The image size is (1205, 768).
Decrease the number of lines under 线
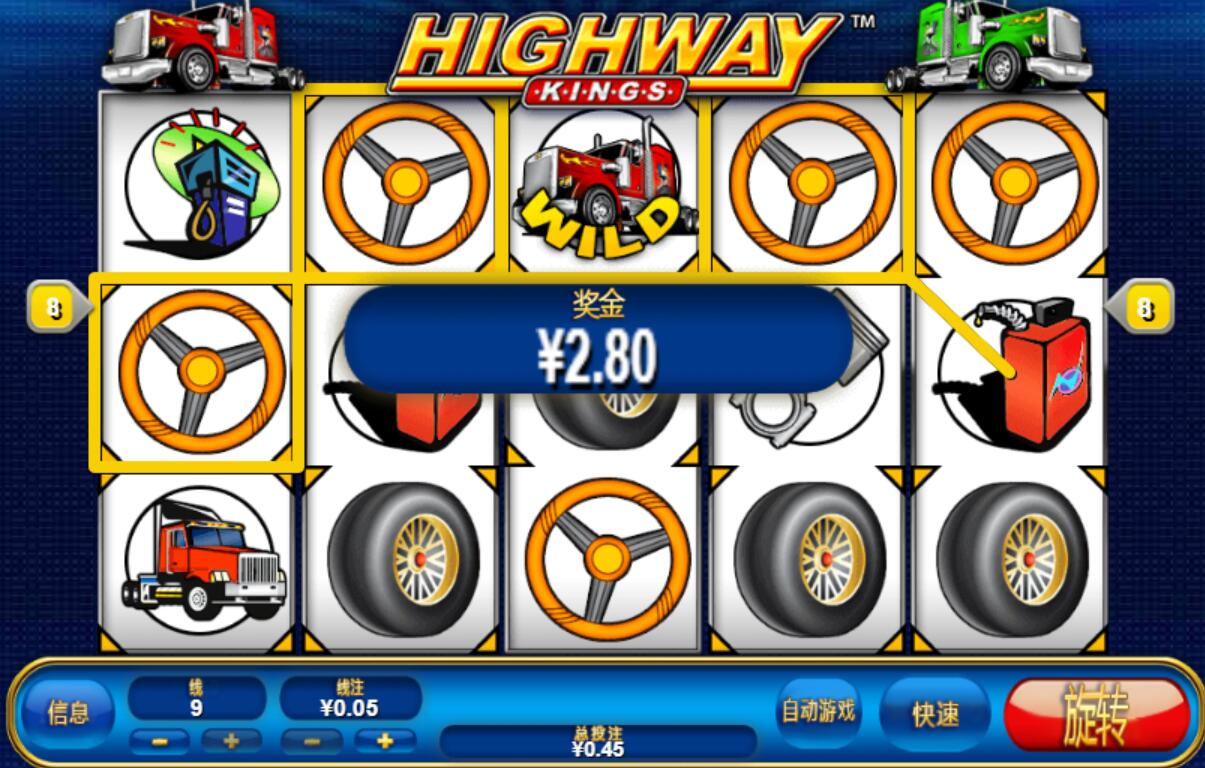point(159,741)
